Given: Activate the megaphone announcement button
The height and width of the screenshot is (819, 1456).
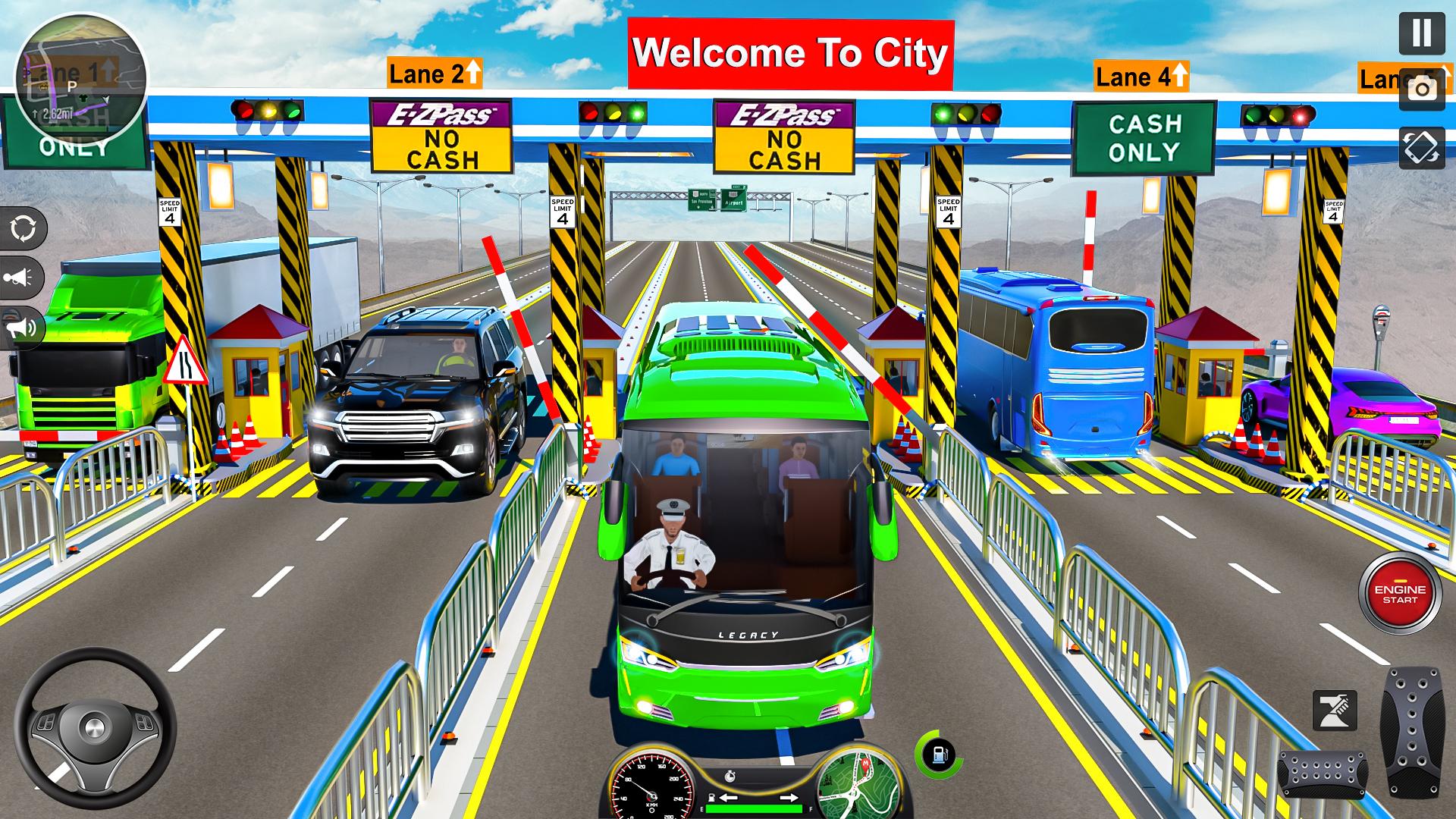Looking at the screenshot, I should (x=23, y=328).
